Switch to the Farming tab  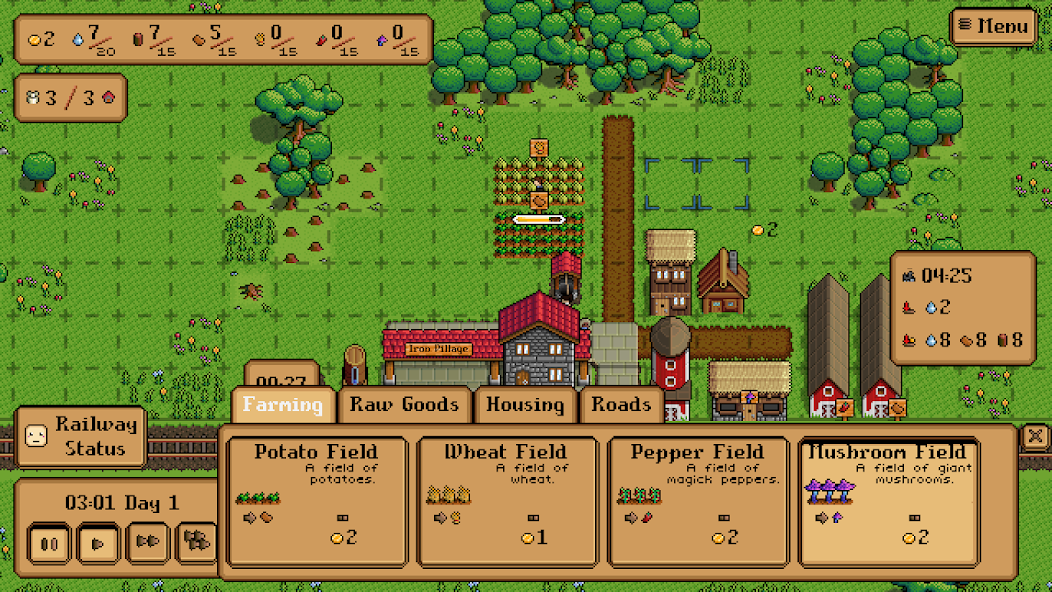284,405
